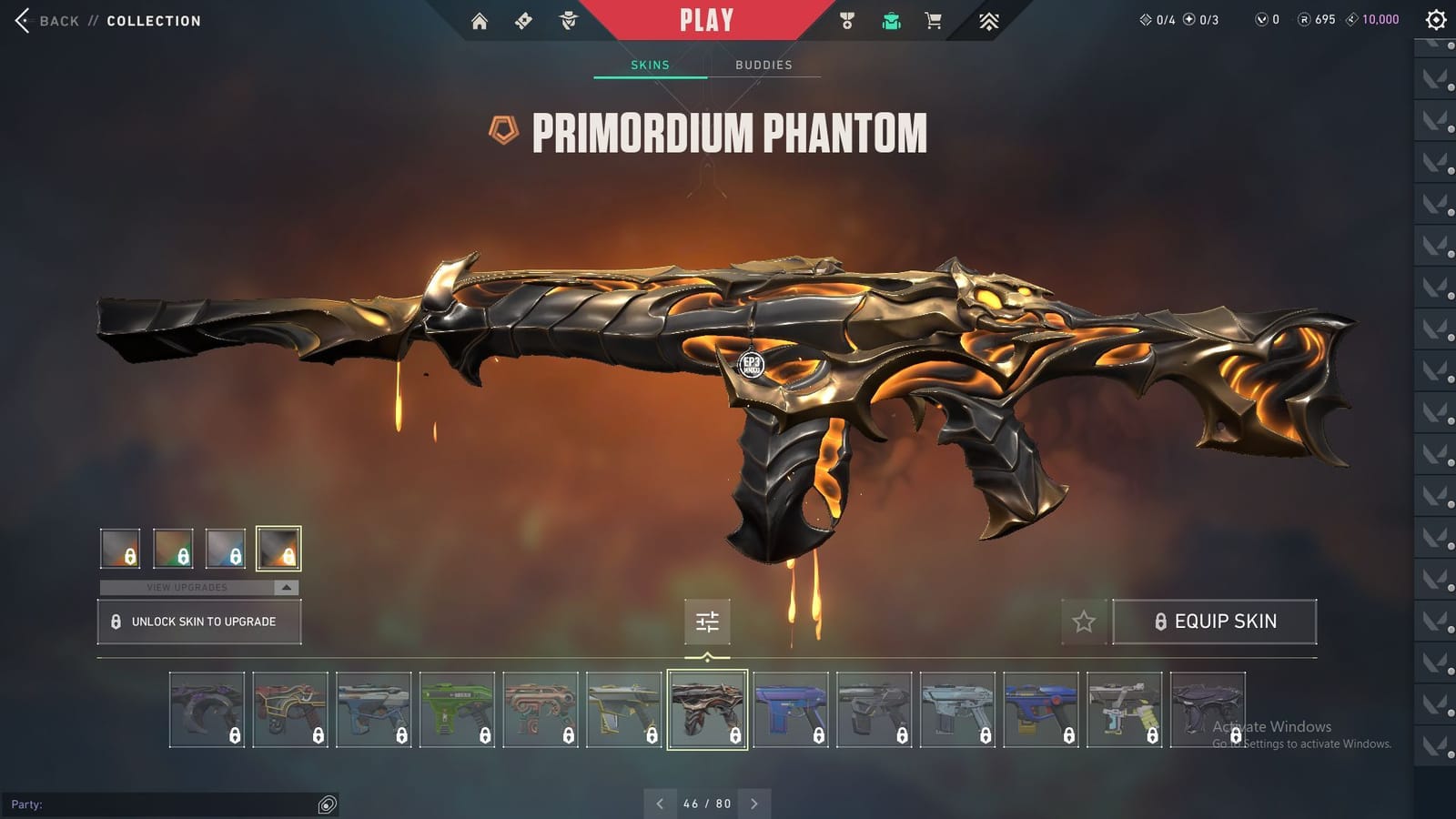Open game settings with the gear icon
Screen dimensions: 1456x819
(1436, 19)
